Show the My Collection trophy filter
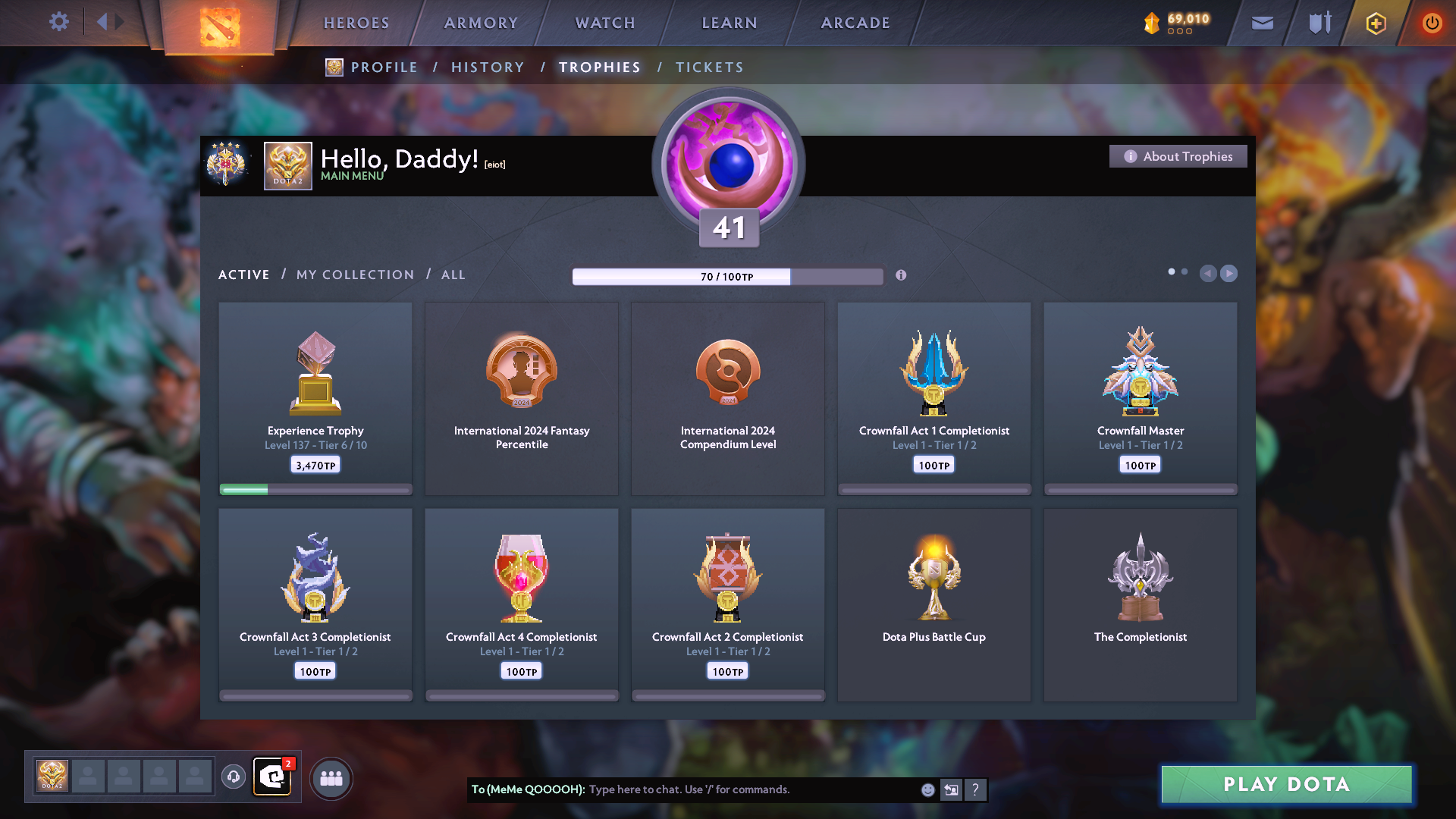This screenshot has width=1456, height=819. coord(355,275)
